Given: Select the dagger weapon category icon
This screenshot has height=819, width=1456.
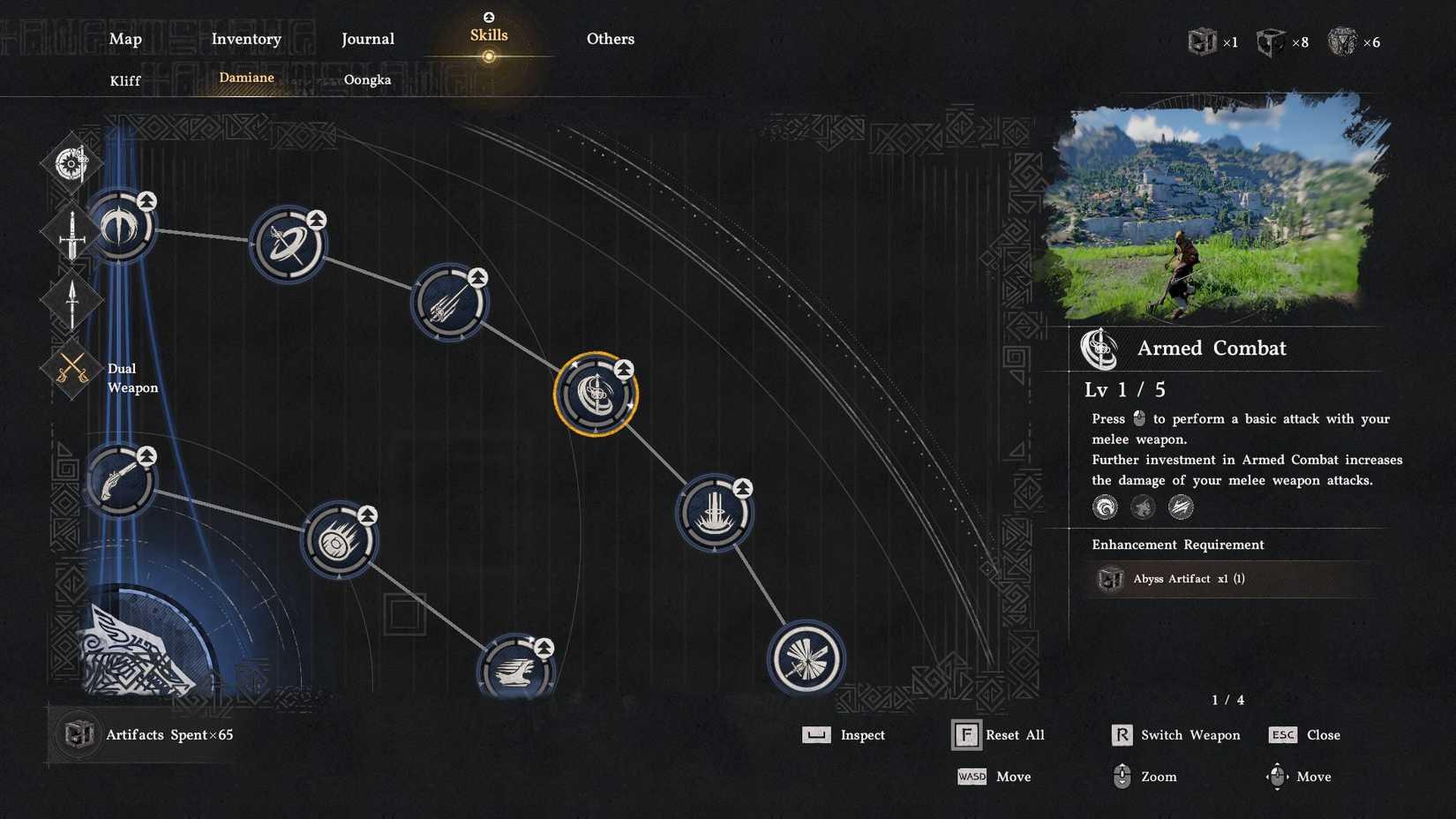Looking at the screenshot, I should 71,303.
